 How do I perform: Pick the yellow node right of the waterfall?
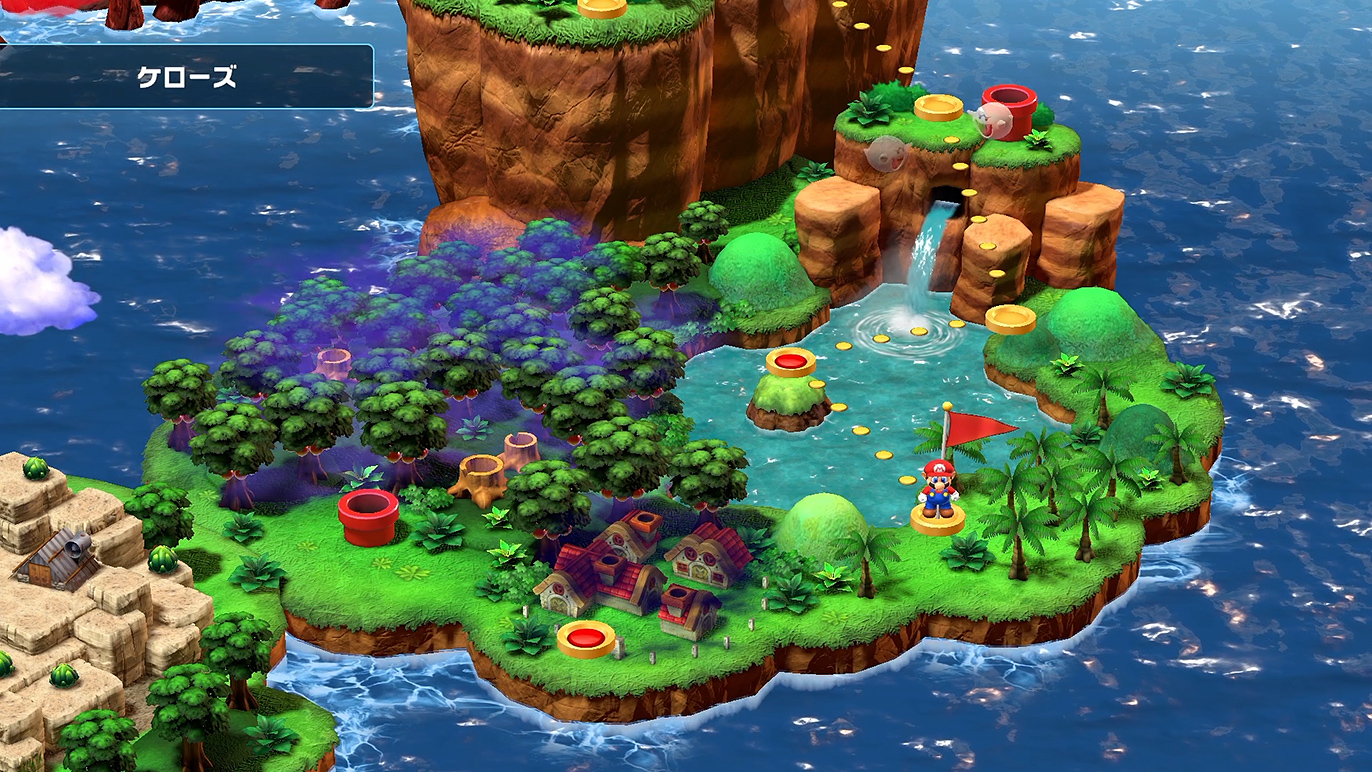(1010, 319)
